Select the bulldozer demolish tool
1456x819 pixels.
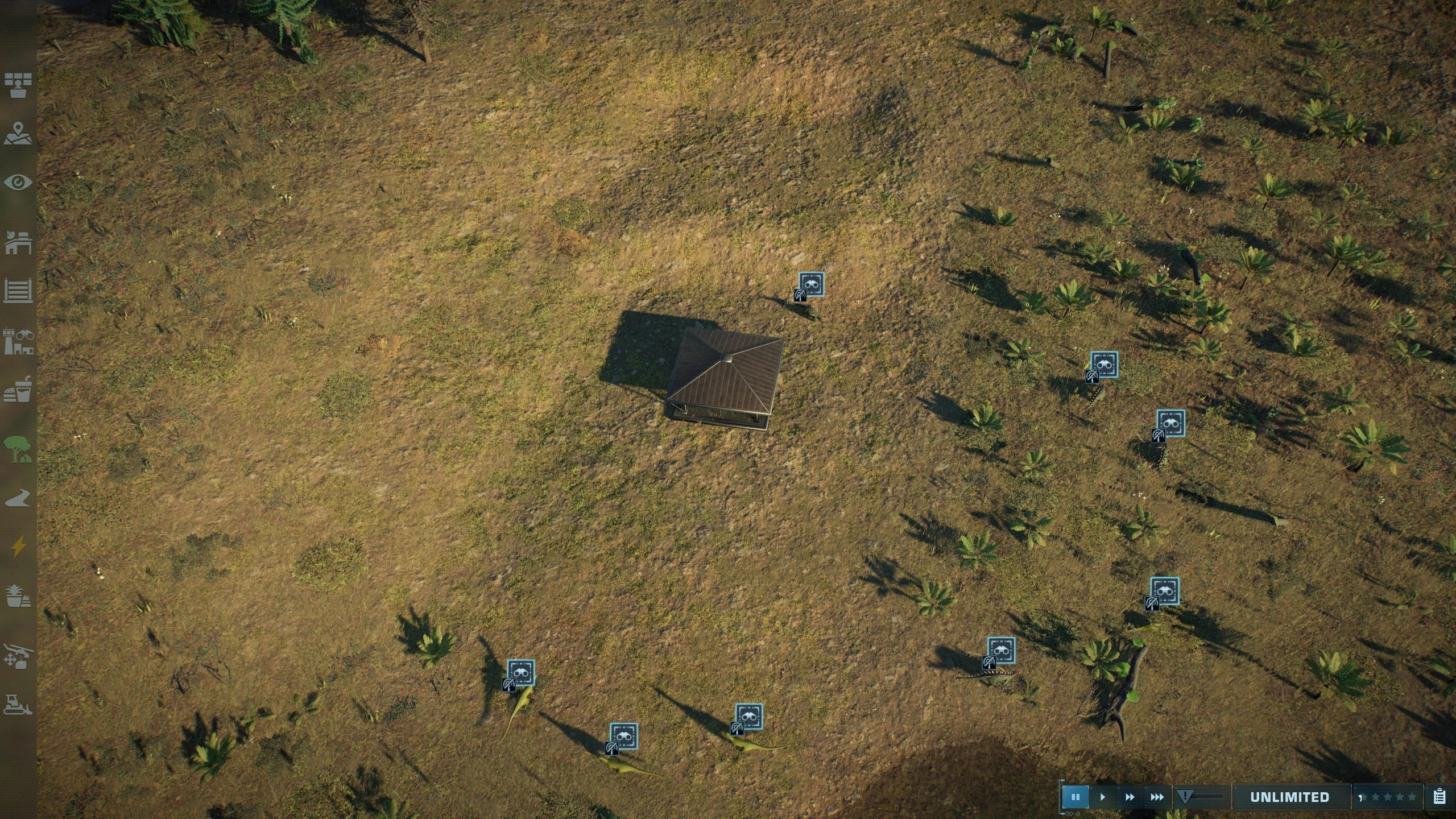tap(18, 704)
